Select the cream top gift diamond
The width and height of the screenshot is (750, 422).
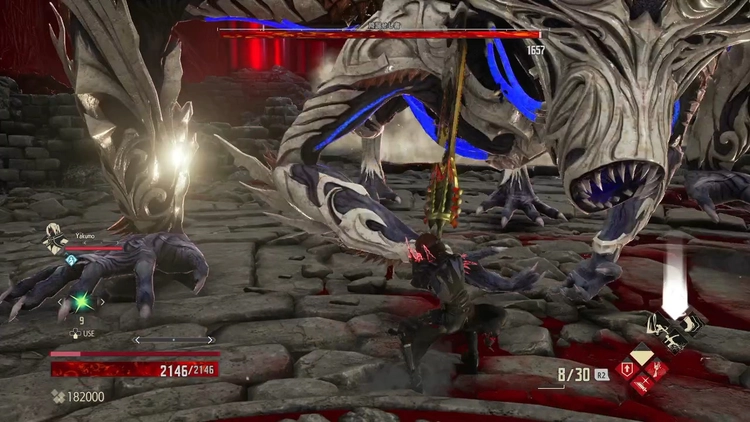point(643,353)
